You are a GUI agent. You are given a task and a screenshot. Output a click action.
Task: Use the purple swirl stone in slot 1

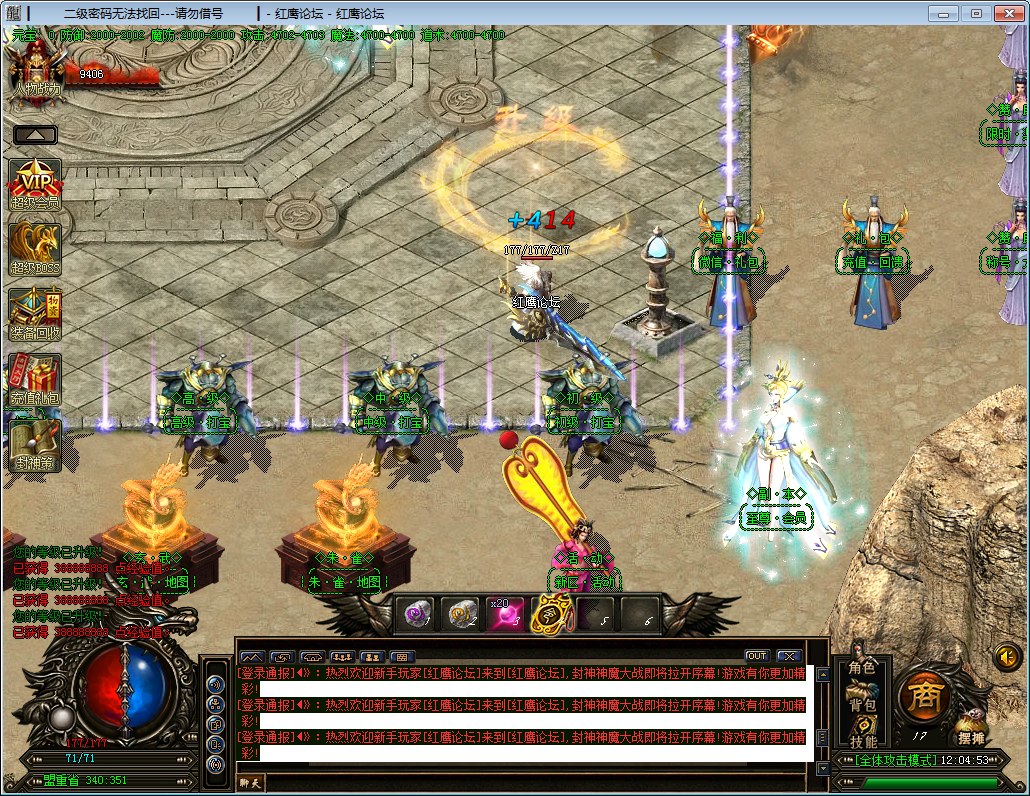pos(416,613)
